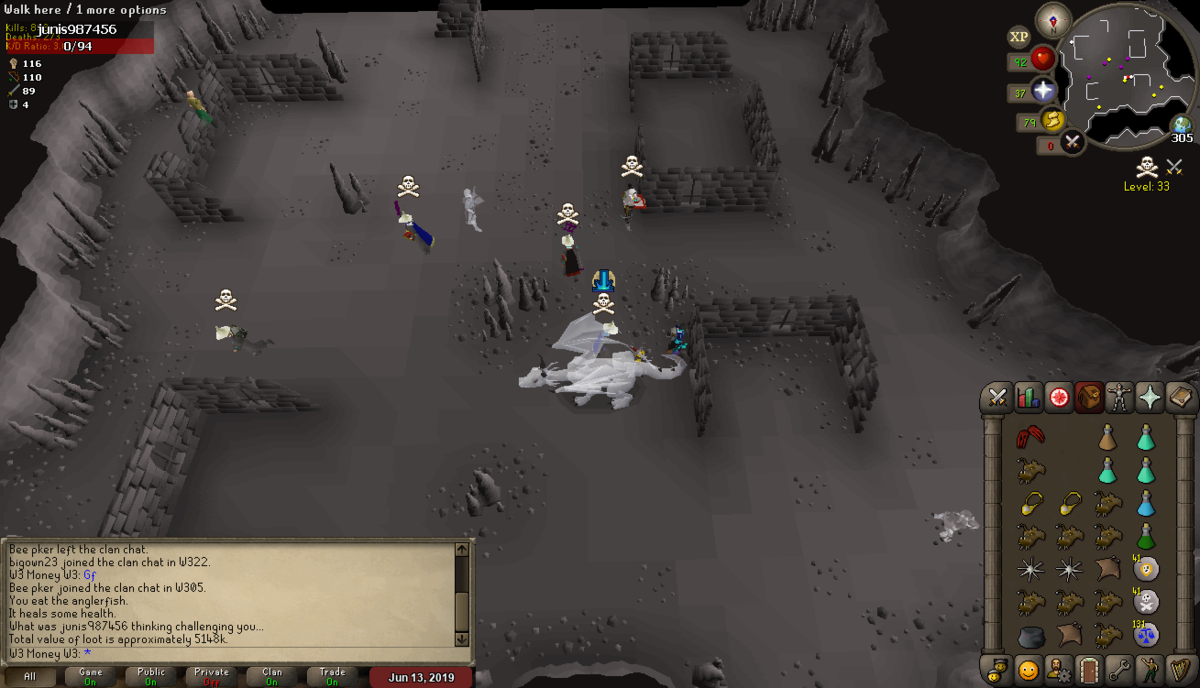Open the Music Player harp tab
The image size is (1200, 688).
1182,669
